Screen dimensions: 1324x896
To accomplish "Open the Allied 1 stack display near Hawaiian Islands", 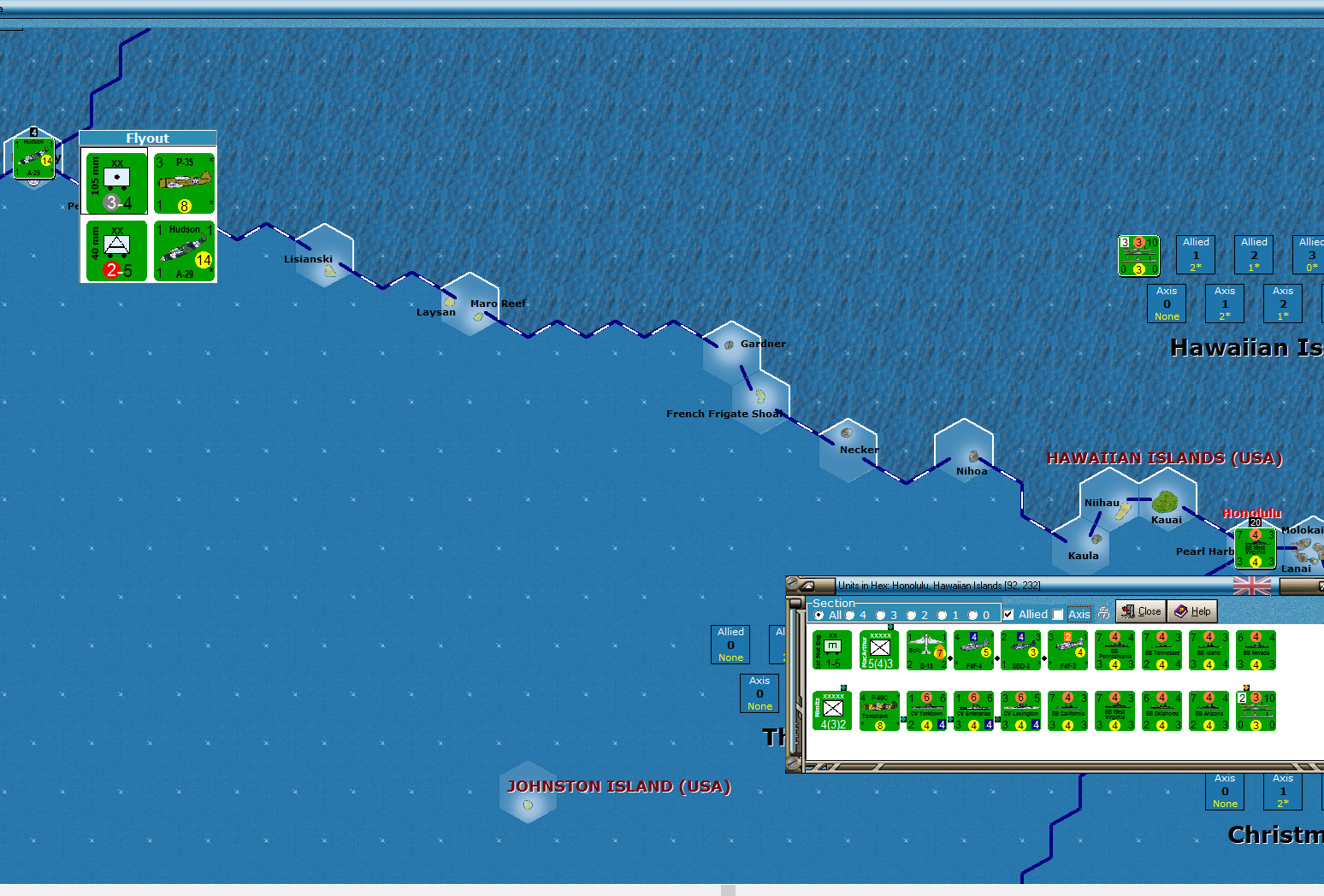I will coord(1196,254).
